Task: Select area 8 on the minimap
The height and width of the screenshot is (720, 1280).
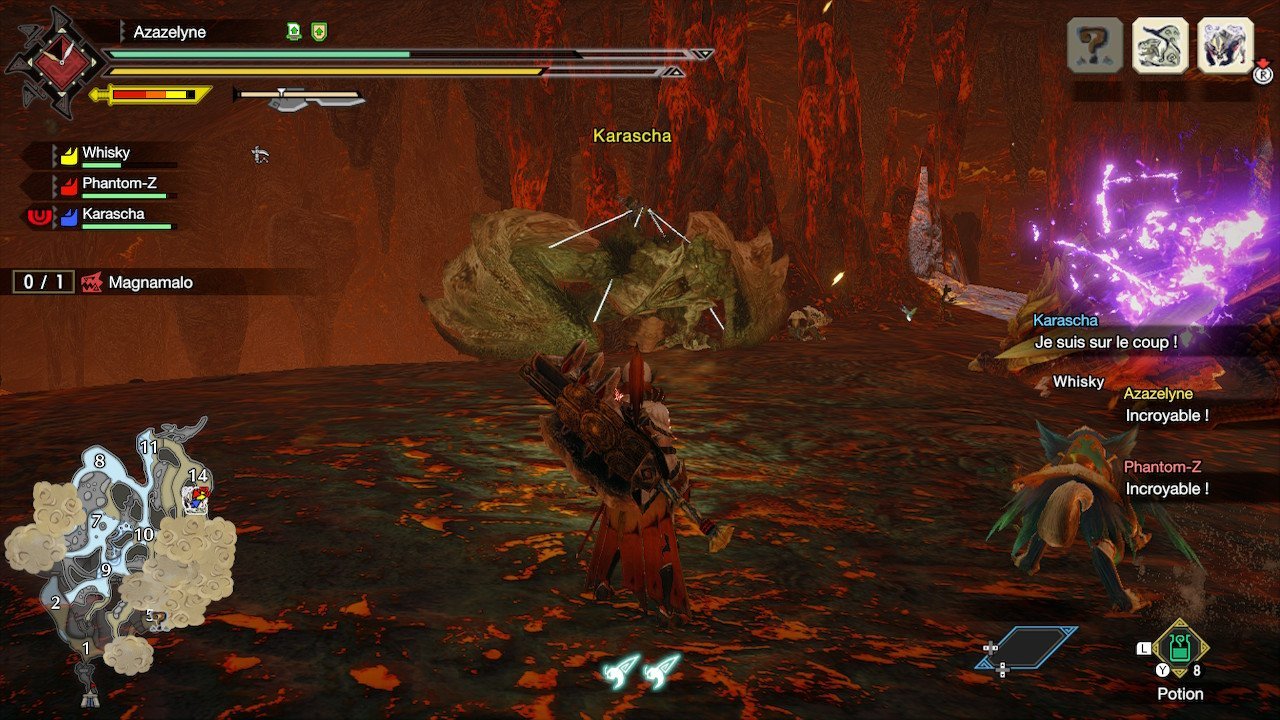Action: [99, 461]
